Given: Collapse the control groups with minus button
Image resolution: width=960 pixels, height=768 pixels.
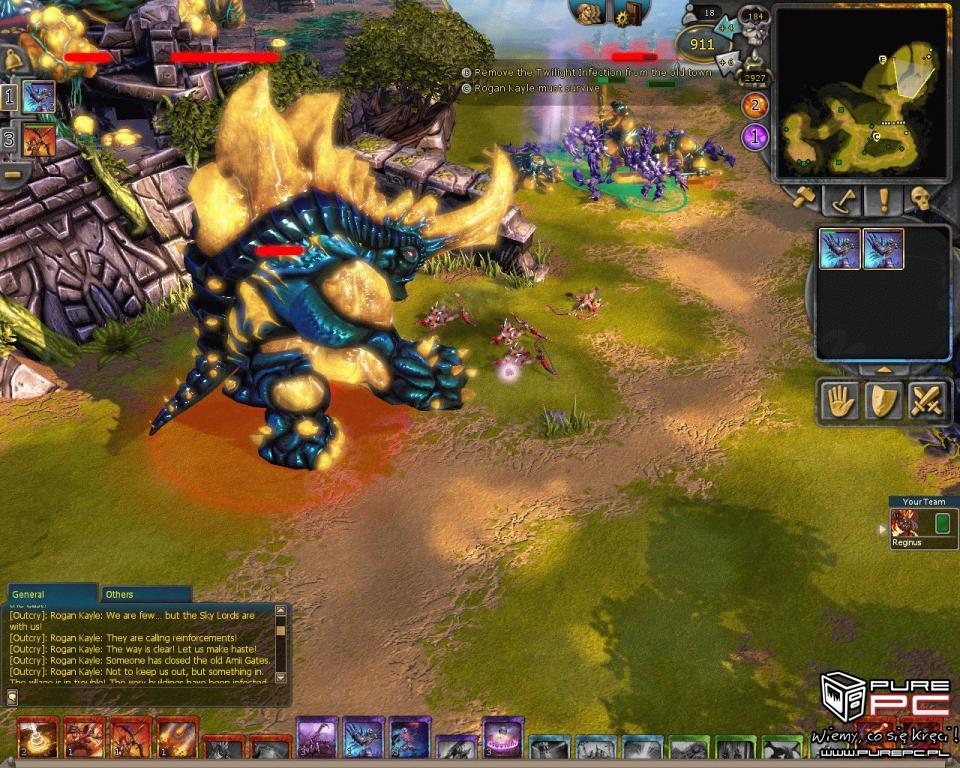Looking at the screenshot, I should pos(13,174).
